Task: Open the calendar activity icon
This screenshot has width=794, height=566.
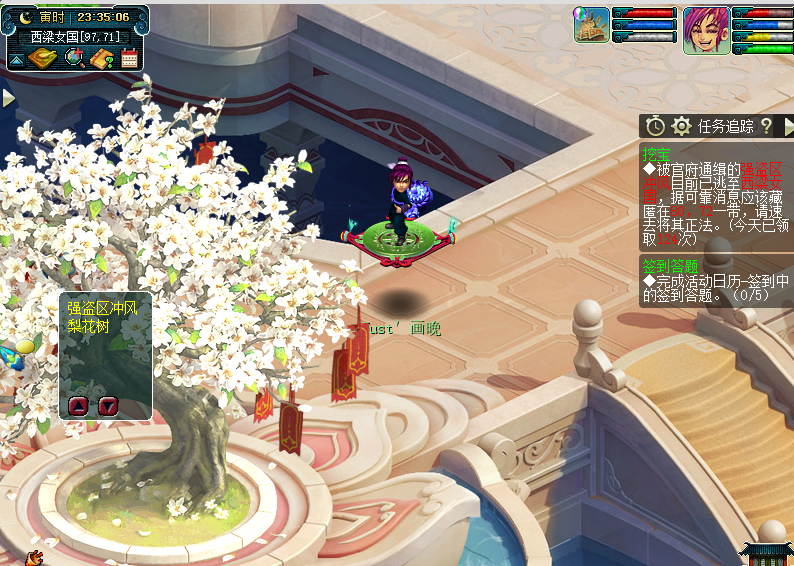Action: (x=129, y=59)
